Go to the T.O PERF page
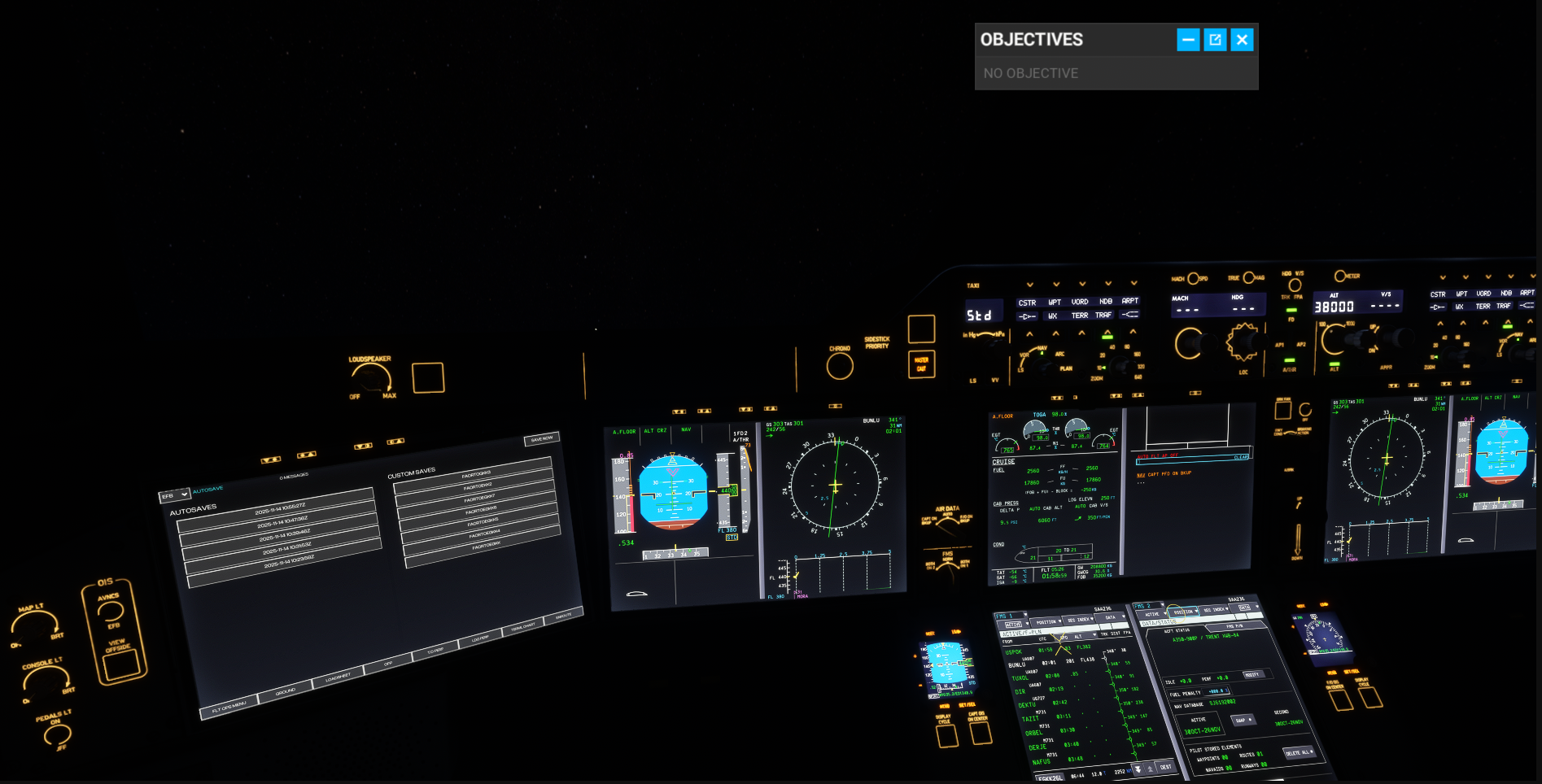 (435, 651)
